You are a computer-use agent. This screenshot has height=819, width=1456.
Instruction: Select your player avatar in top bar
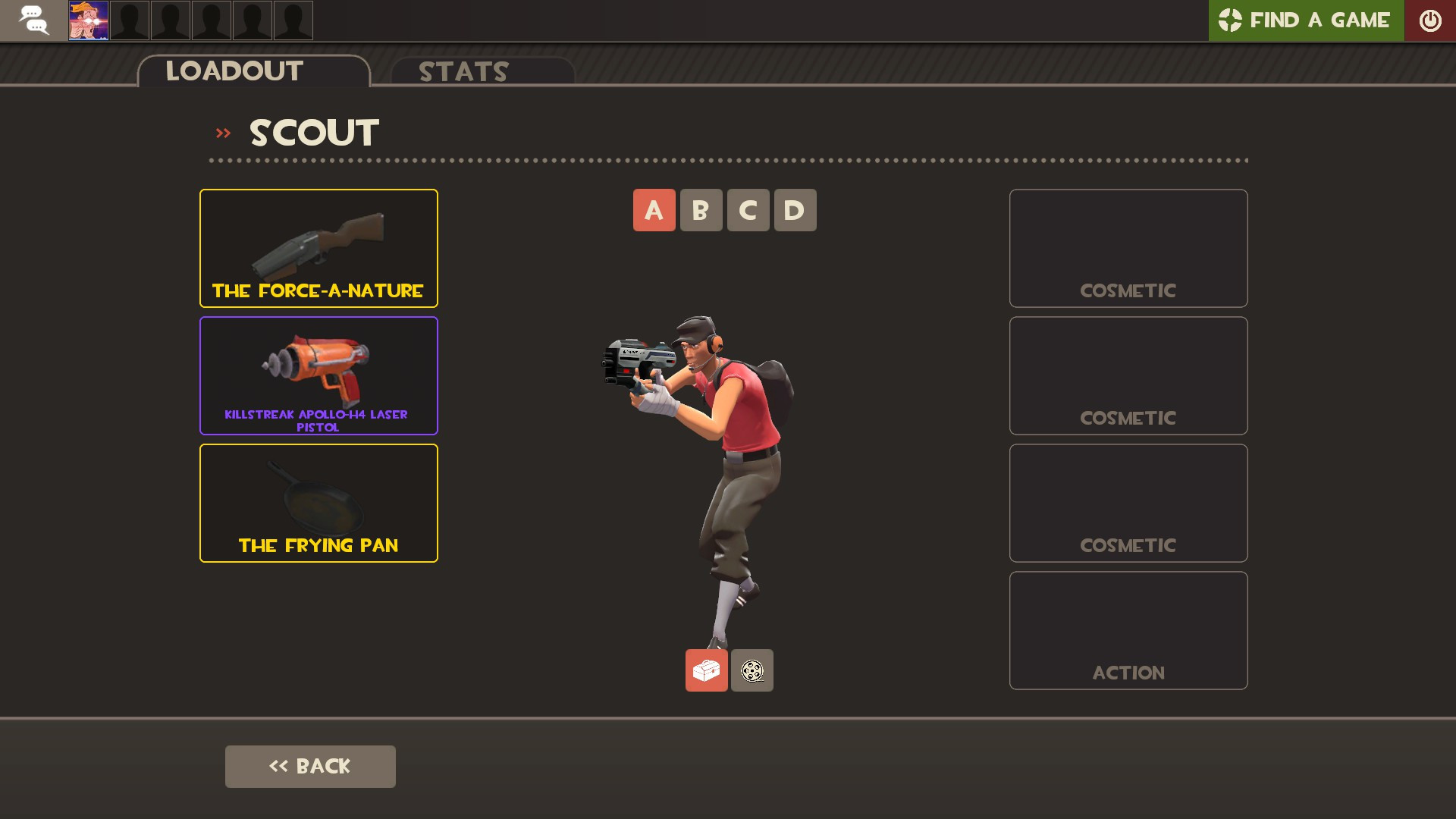coord(88,20)
